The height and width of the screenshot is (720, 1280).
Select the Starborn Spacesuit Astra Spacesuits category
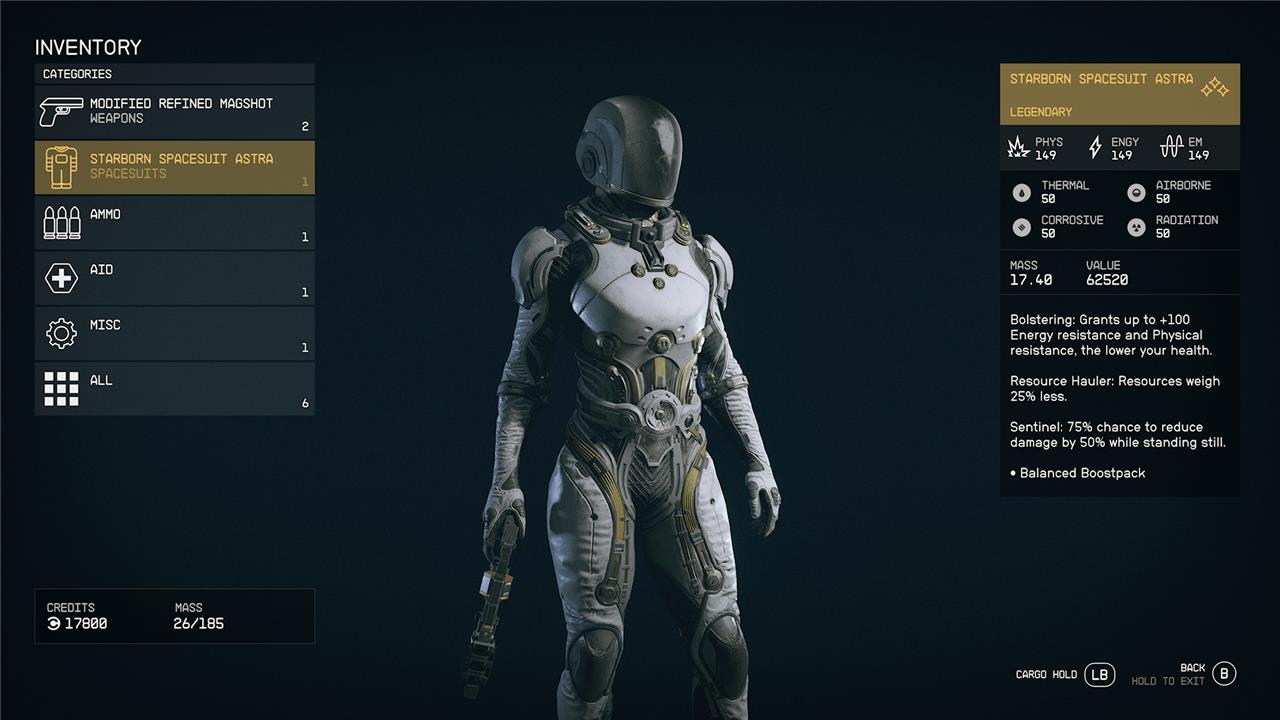coord(175,167)
